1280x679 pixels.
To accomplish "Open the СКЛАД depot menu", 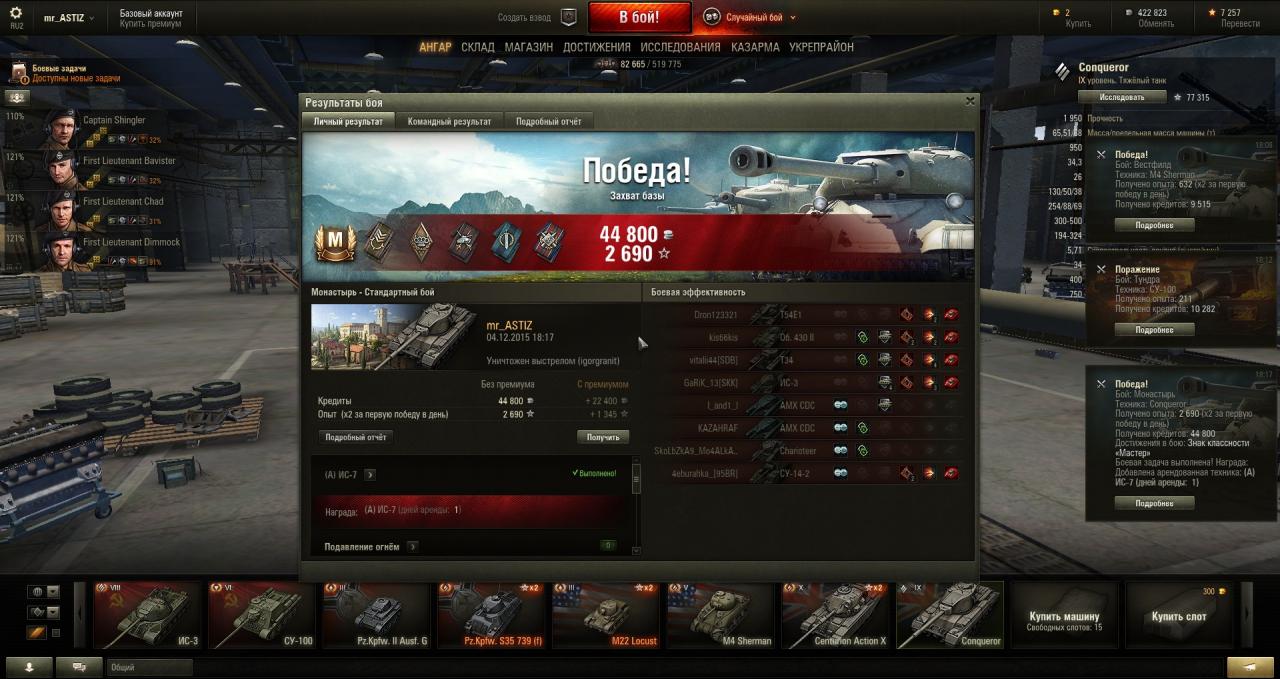I will coord(478,47).
